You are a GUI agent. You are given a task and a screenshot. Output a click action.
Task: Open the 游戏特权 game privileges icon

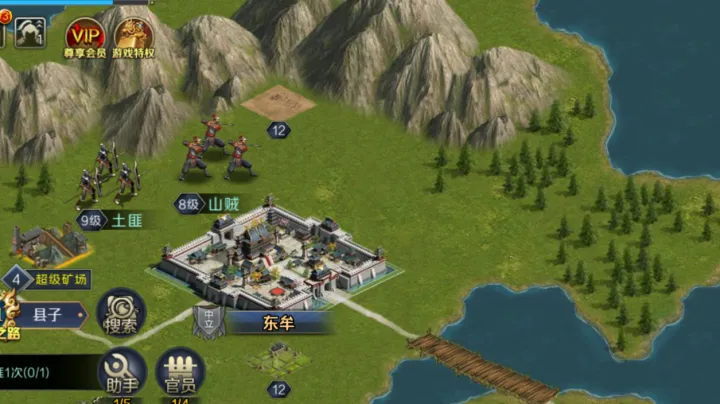pos(132,38)
